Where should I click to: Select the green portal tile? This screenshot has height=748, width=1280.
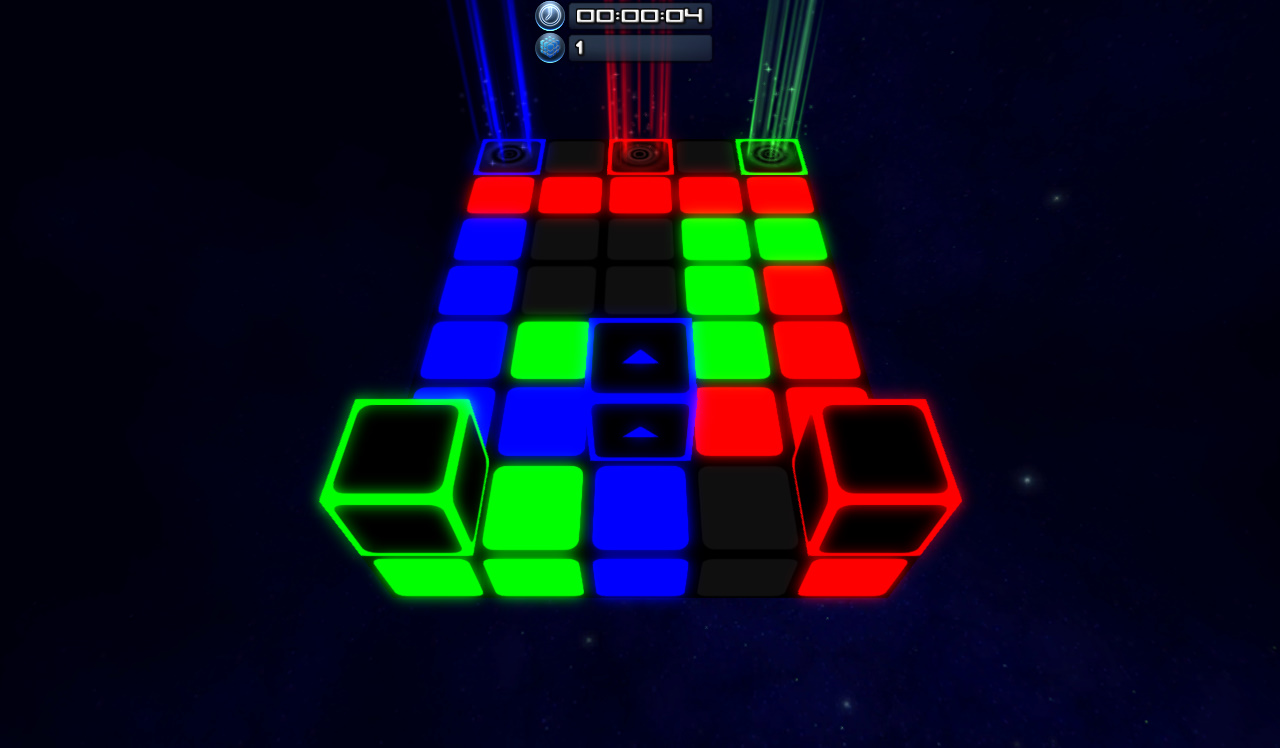770,156
